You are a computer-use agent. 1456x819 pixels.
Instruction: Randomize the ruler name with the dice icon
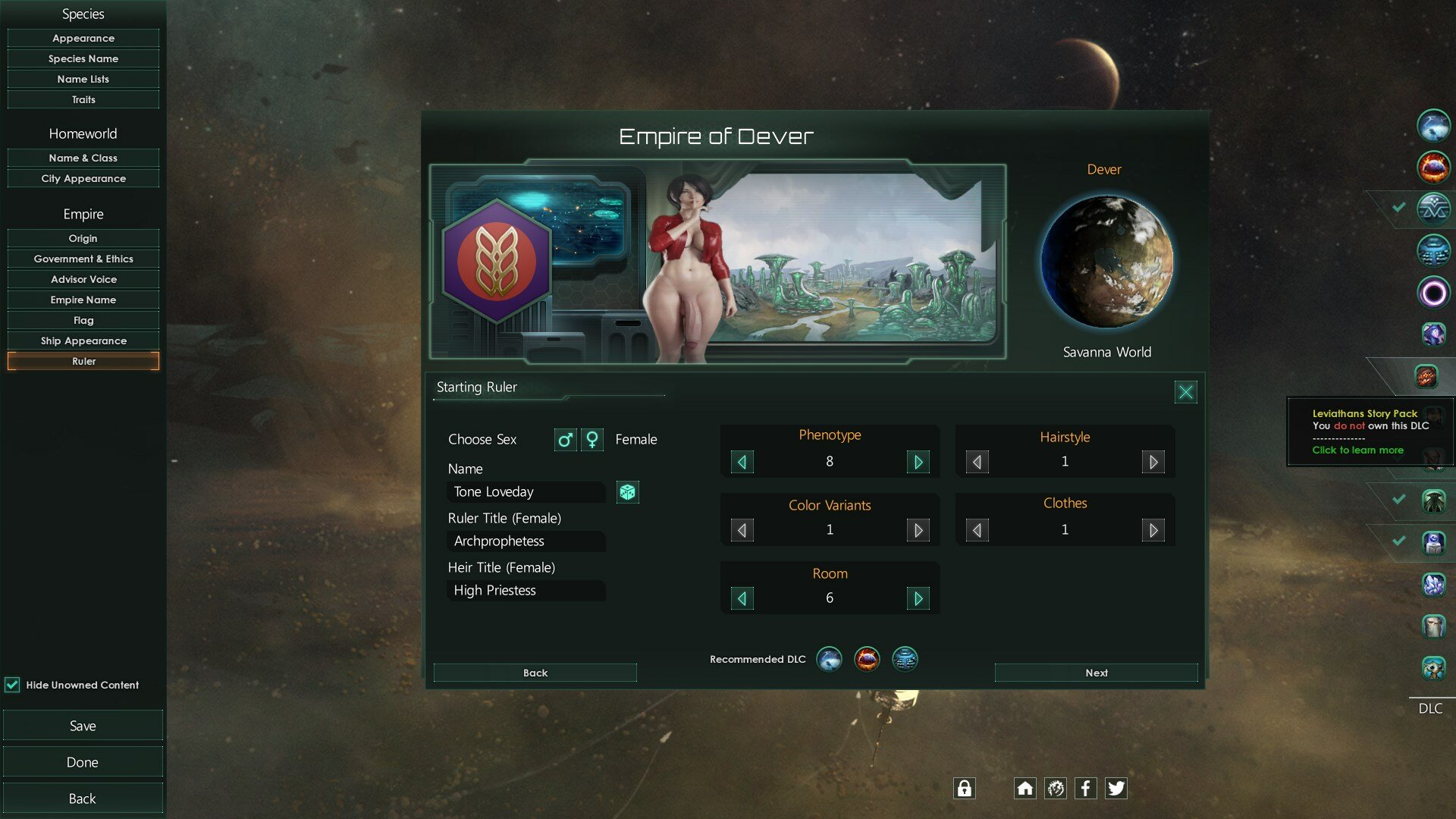(627, 492)
